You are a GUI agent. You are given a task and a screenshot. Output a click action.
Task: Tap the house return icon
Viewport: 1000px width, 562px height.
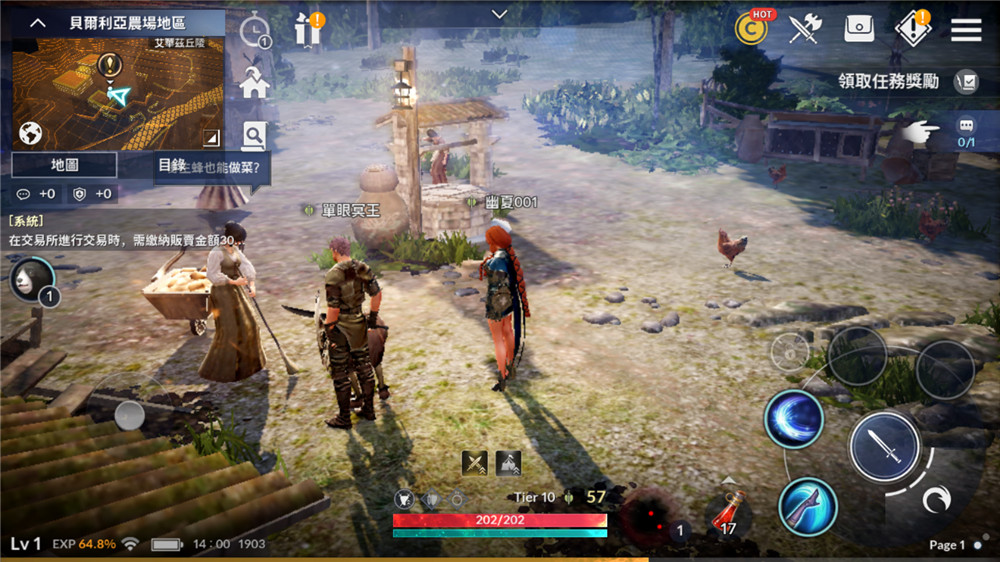pyautogui.click(x=255, y=84)
